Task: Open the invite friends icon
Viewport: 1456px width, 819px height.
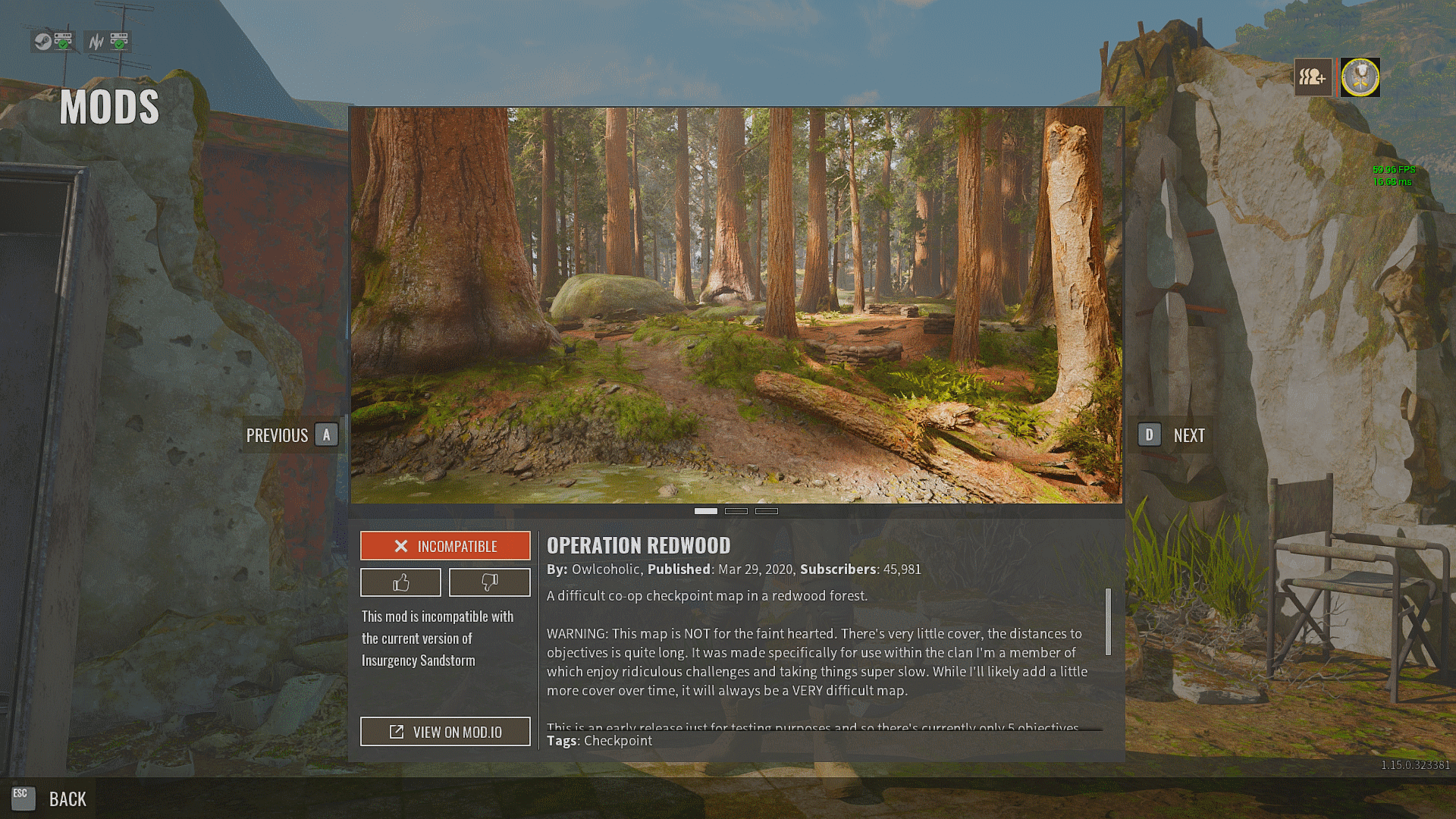Action: [x=1313, y=77]
